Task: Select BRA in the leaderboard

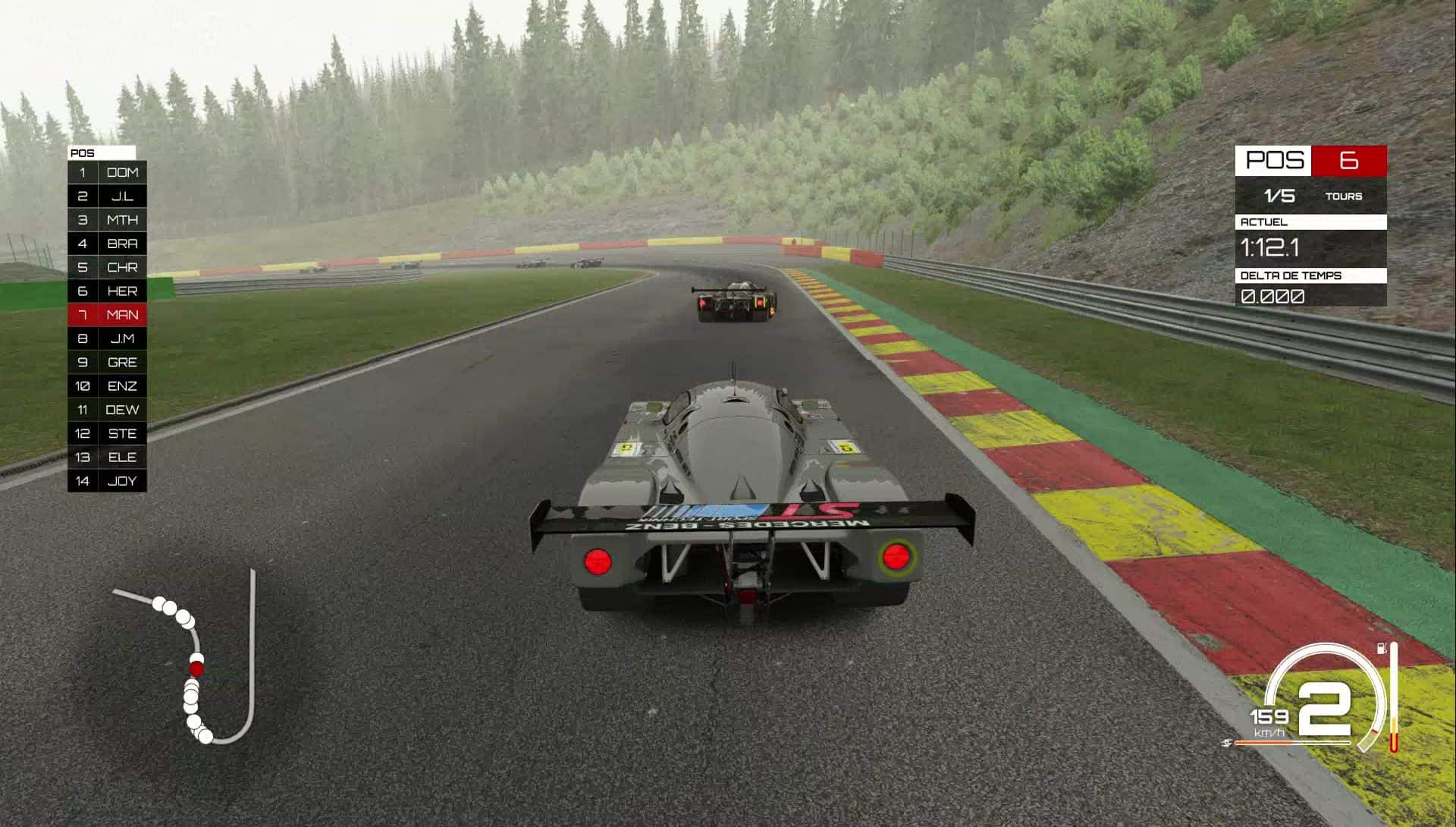Action: point(108,244)
